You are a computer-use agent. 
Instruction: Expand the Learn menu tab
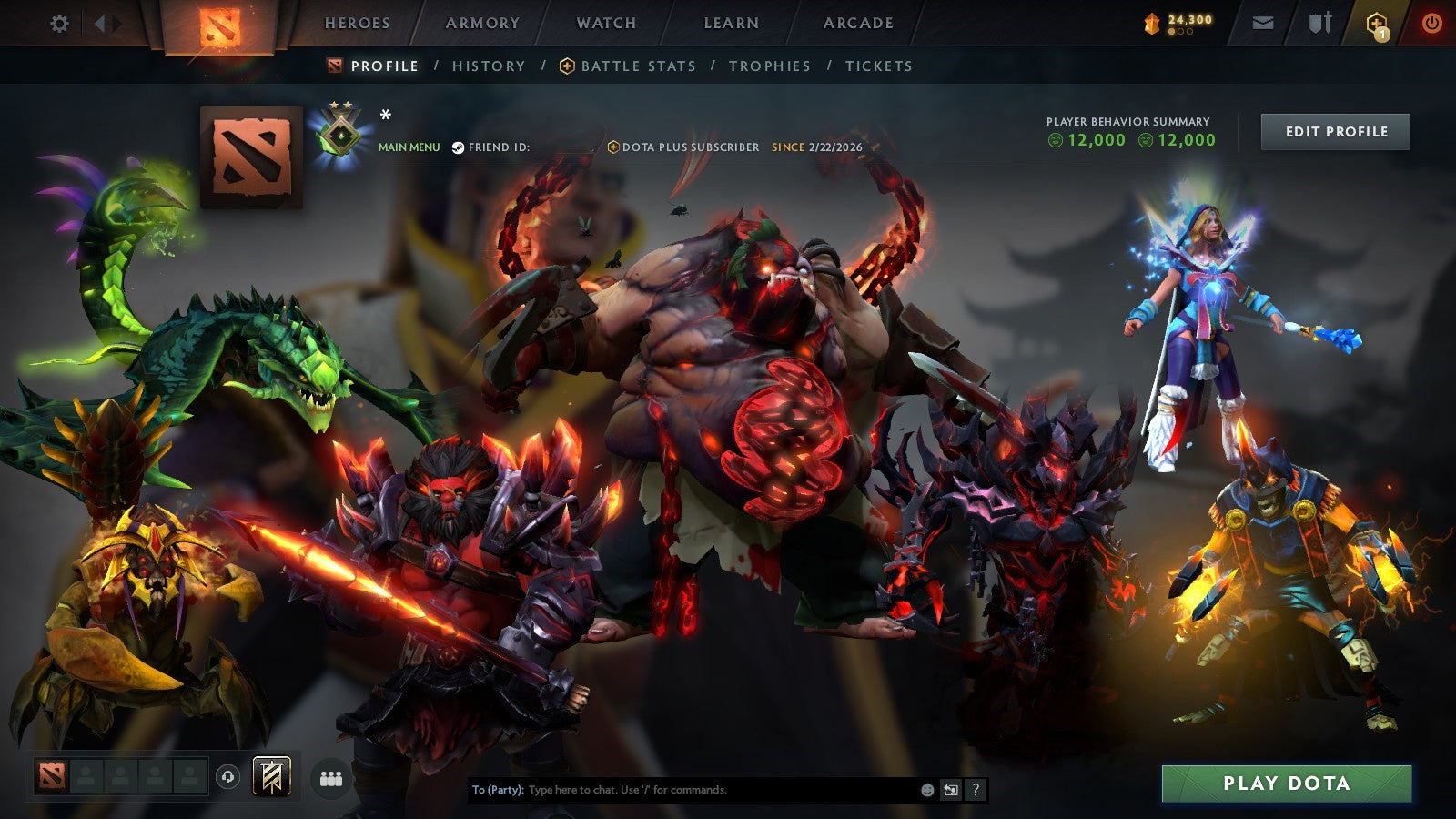[x=732, y=23]
